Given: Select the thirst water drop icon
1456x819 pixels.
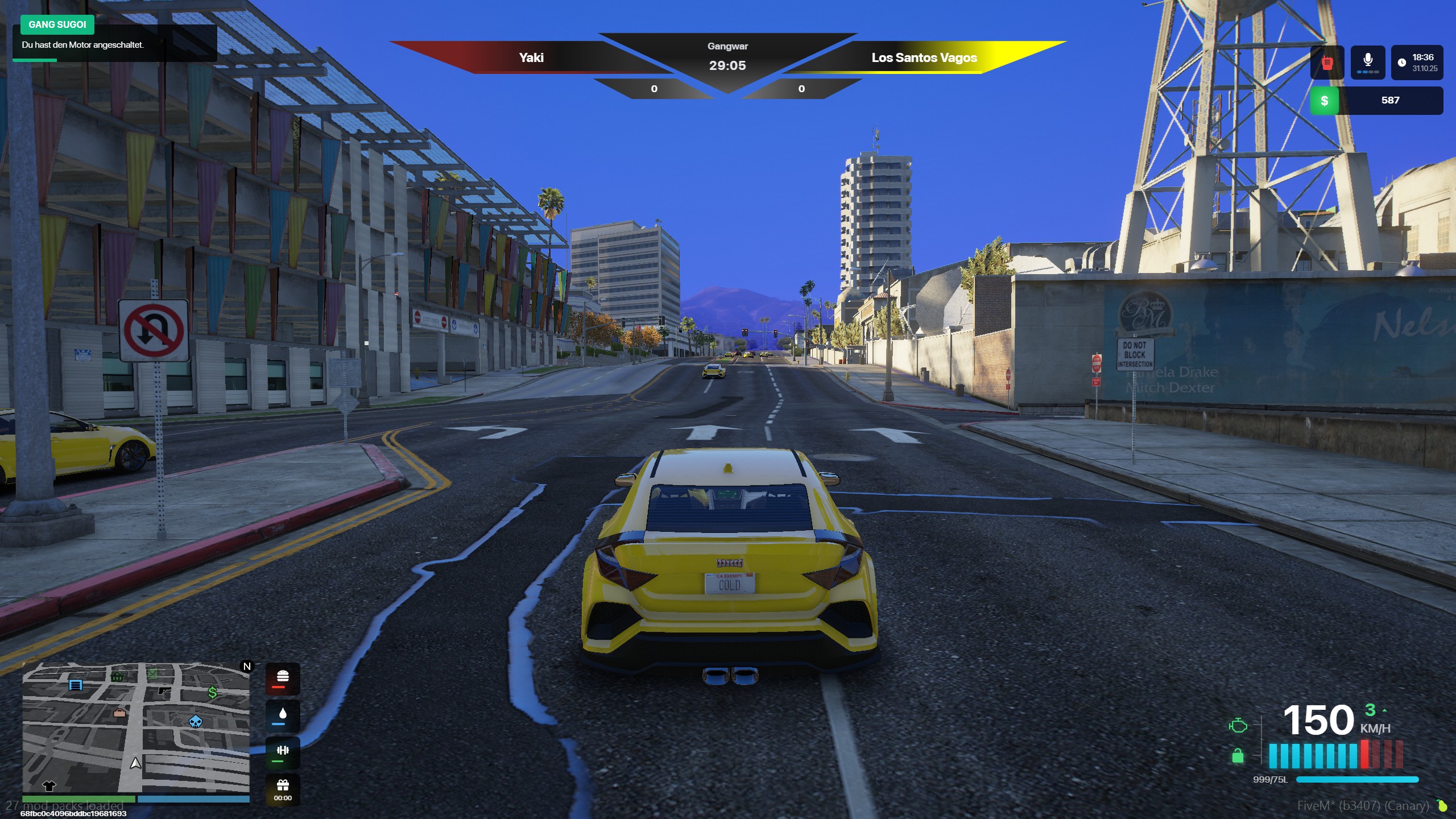Looking at the screenshot, I should pyautogui.click(x=283, y=715).
